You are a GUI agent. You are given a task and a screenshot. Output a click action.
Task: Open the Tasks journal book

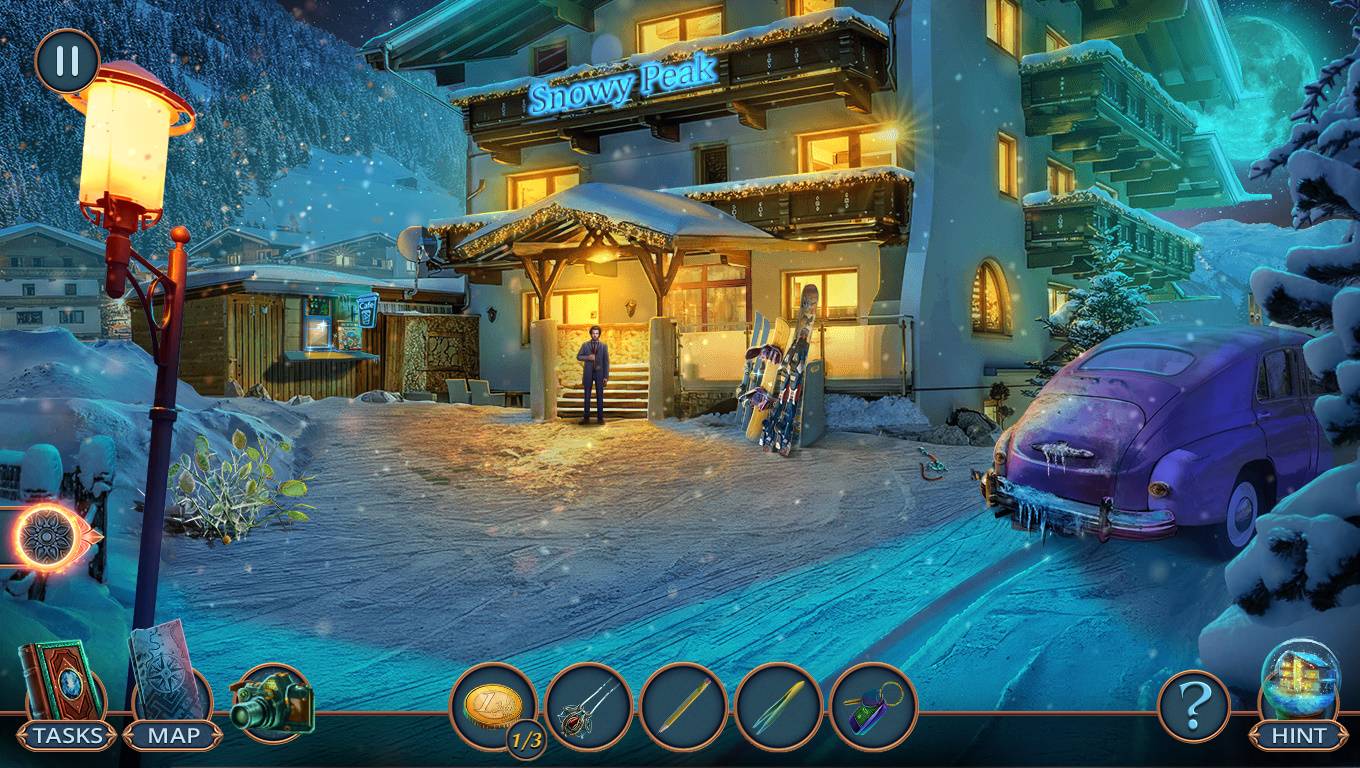pos(62,682)
